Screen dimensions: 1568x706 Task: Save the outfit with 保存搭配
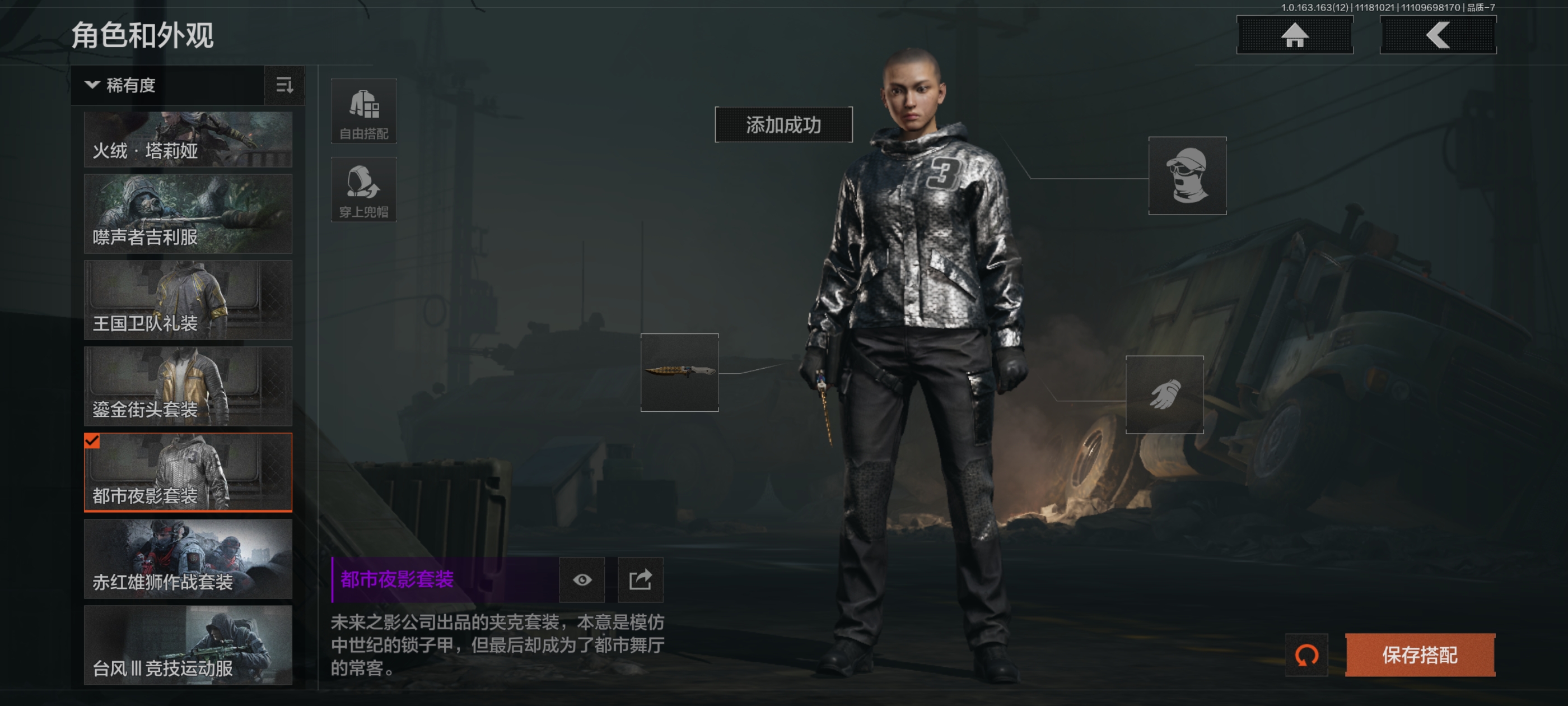(1420, 655)
